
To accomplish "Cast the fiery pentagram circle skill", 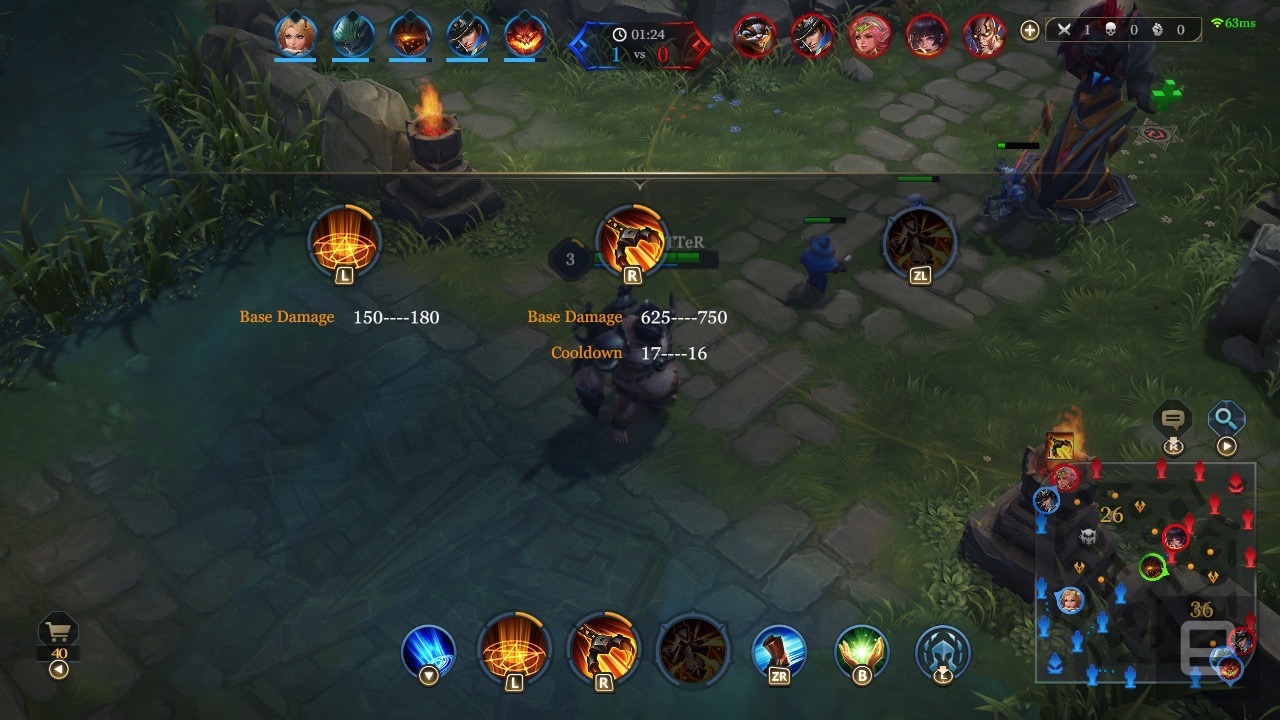I will (514, 651).
